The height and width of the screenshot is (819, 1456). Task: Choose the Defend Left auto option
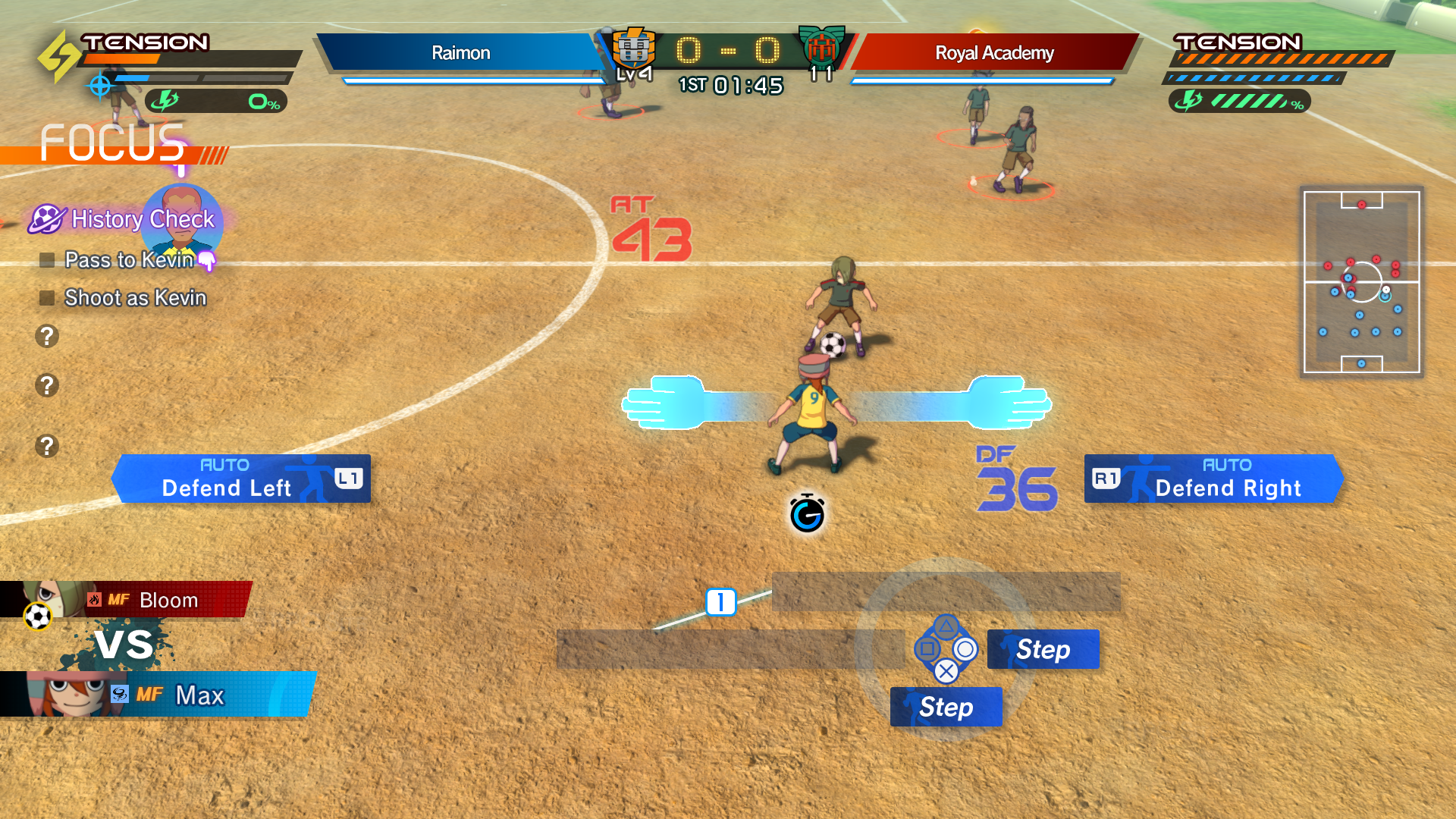[x=241, y=479]
